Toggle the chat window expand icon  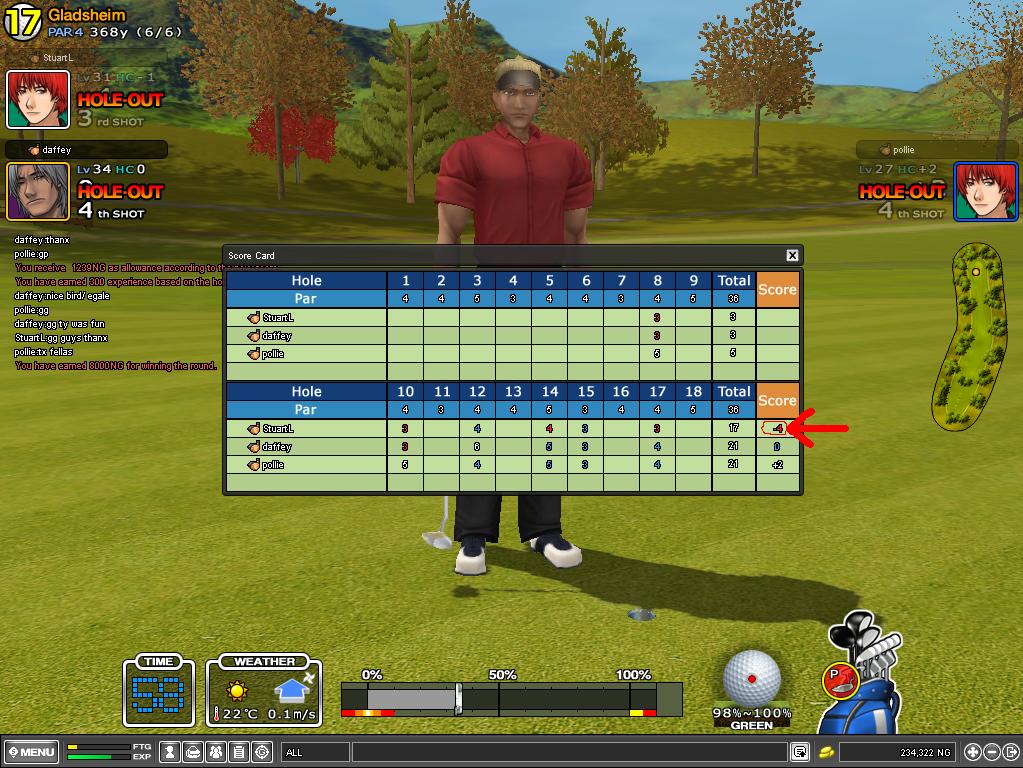coord(800,752)
